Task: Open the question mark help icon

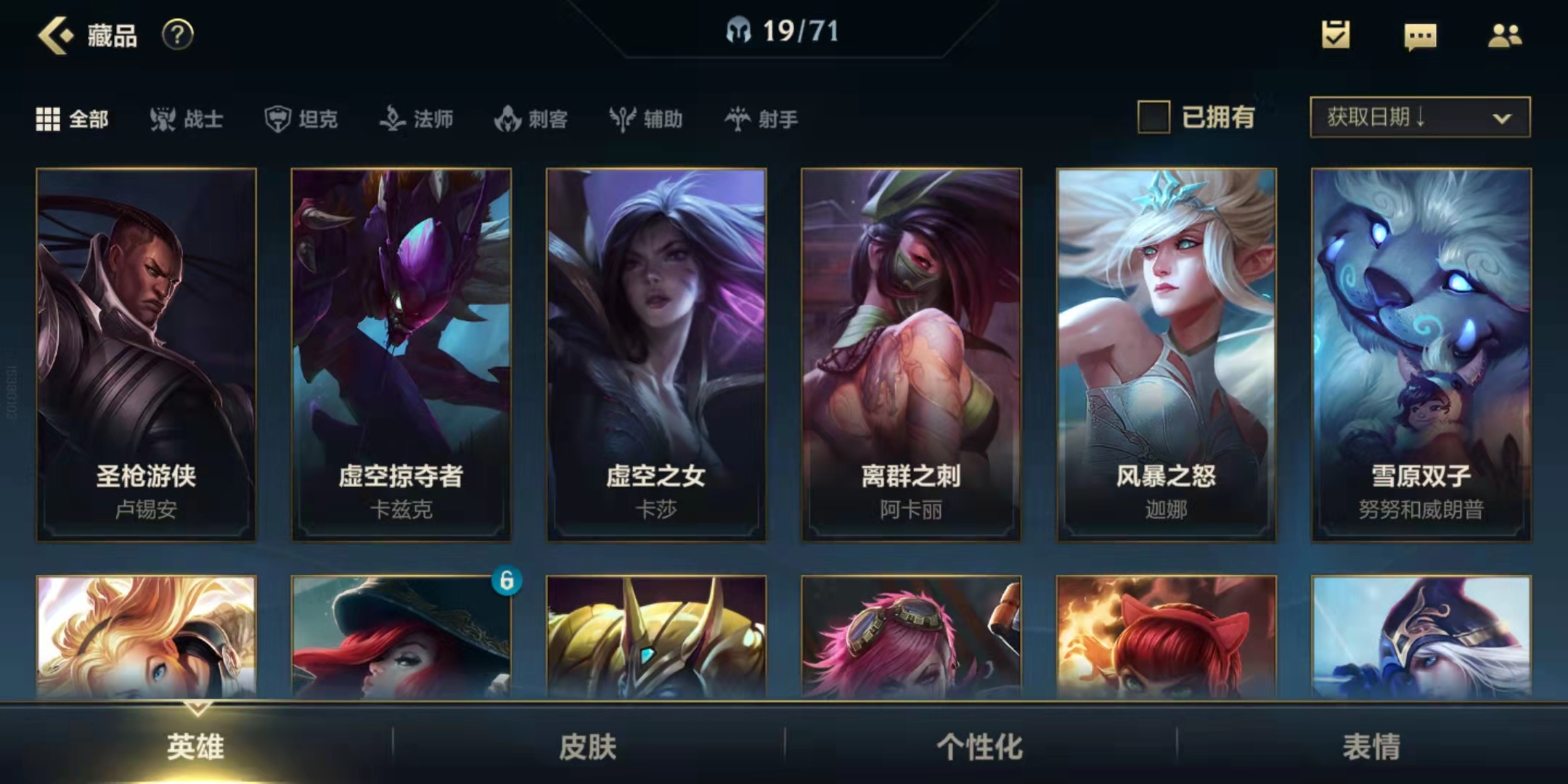Action: (x=177, y=35)
